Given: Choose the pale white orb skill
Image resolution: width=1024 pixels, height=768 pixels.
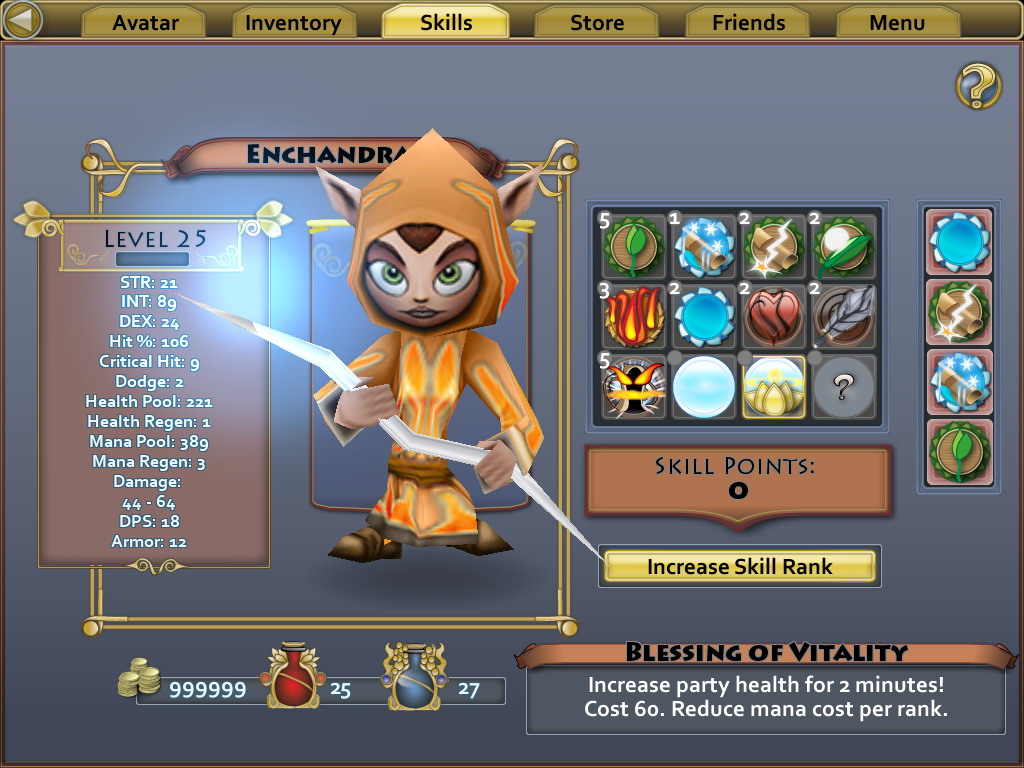Looking at the screenshot, I should (x=703, y=385).
